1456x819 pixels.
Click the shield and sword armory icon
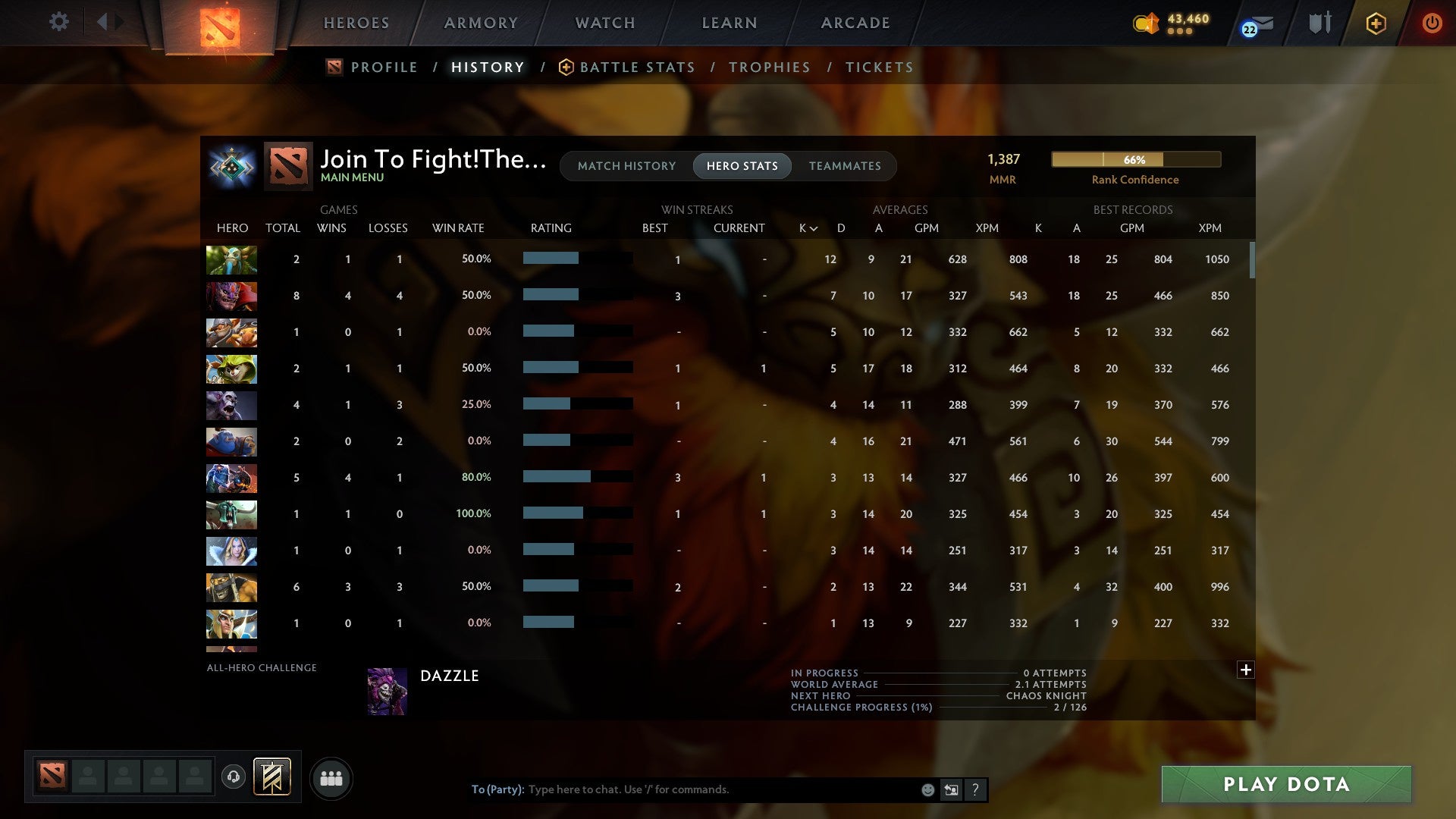(x=1319, y=23)
